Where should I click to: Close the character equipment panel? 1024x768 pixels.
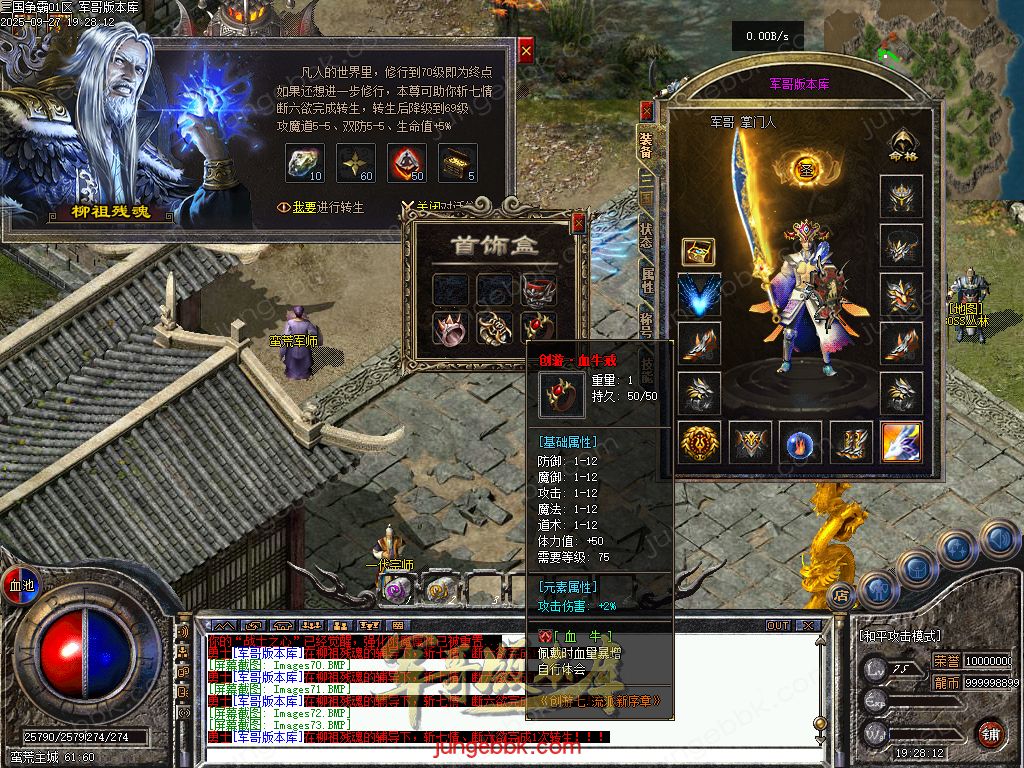click(x=646, y=110)
